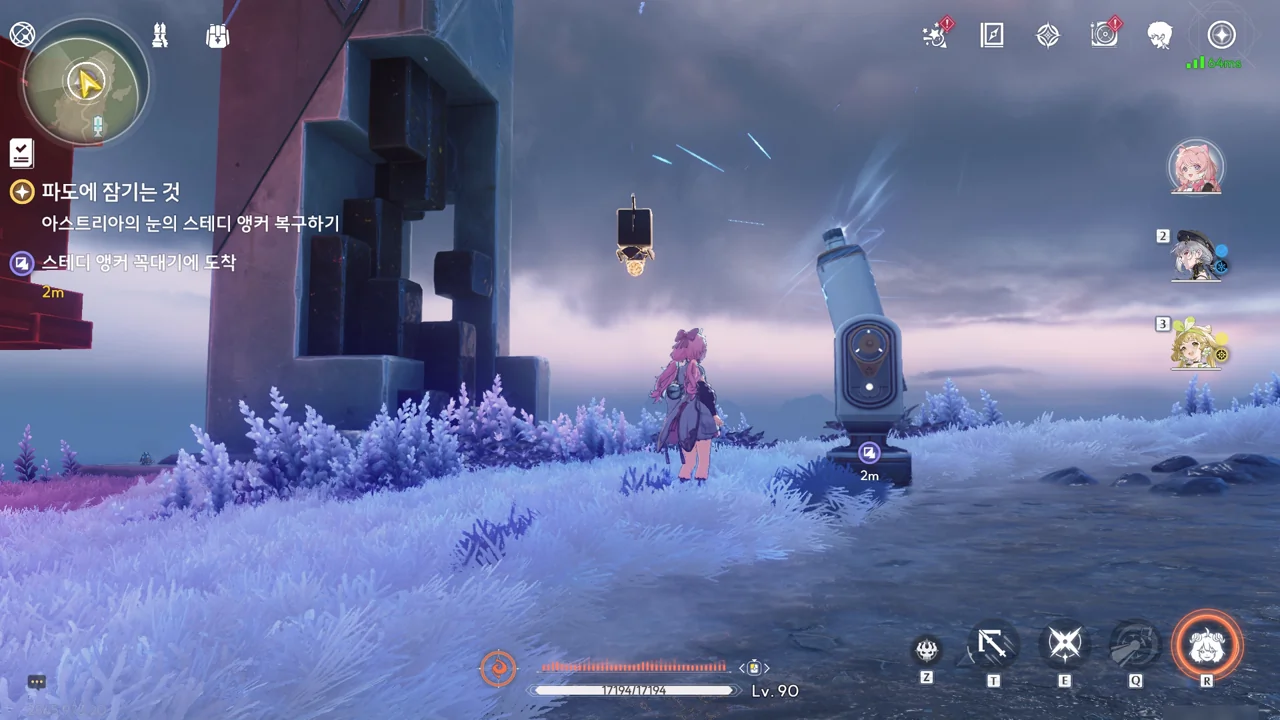Open the character head profile icon

point(1160,36)
